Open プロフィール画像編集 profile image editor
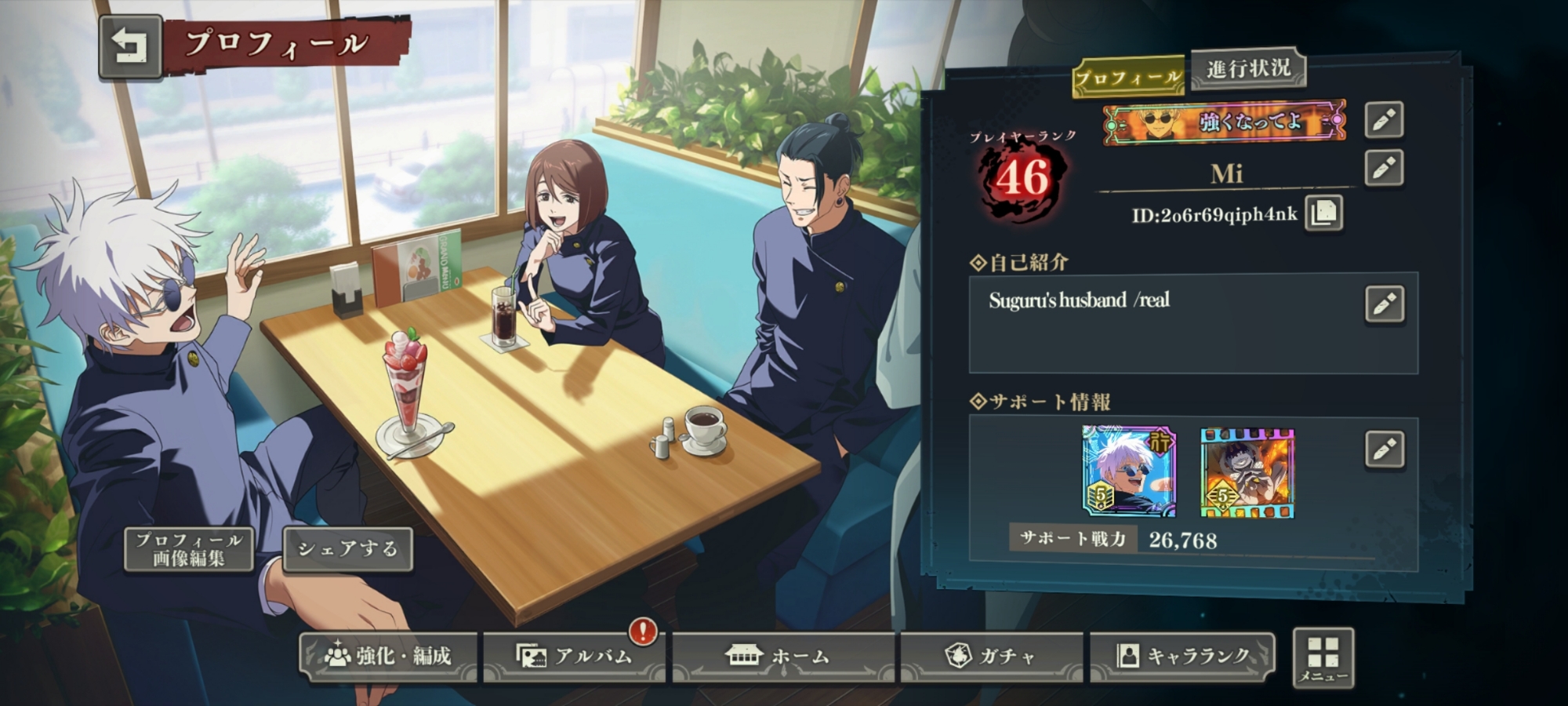Screen dimensions: 1568x706 tap(189, 549)
